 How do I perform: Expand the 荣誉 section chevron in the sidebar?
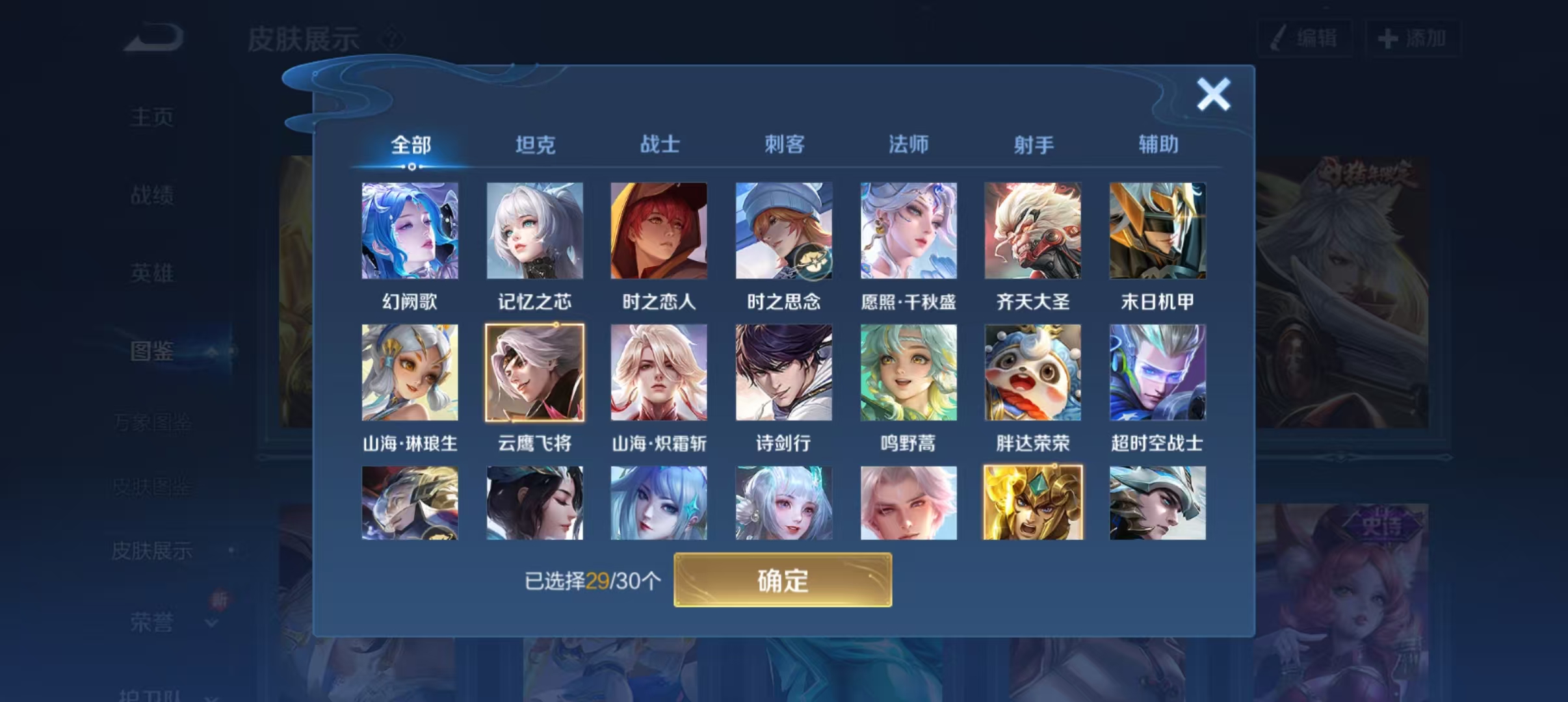(x=211, y=623)
